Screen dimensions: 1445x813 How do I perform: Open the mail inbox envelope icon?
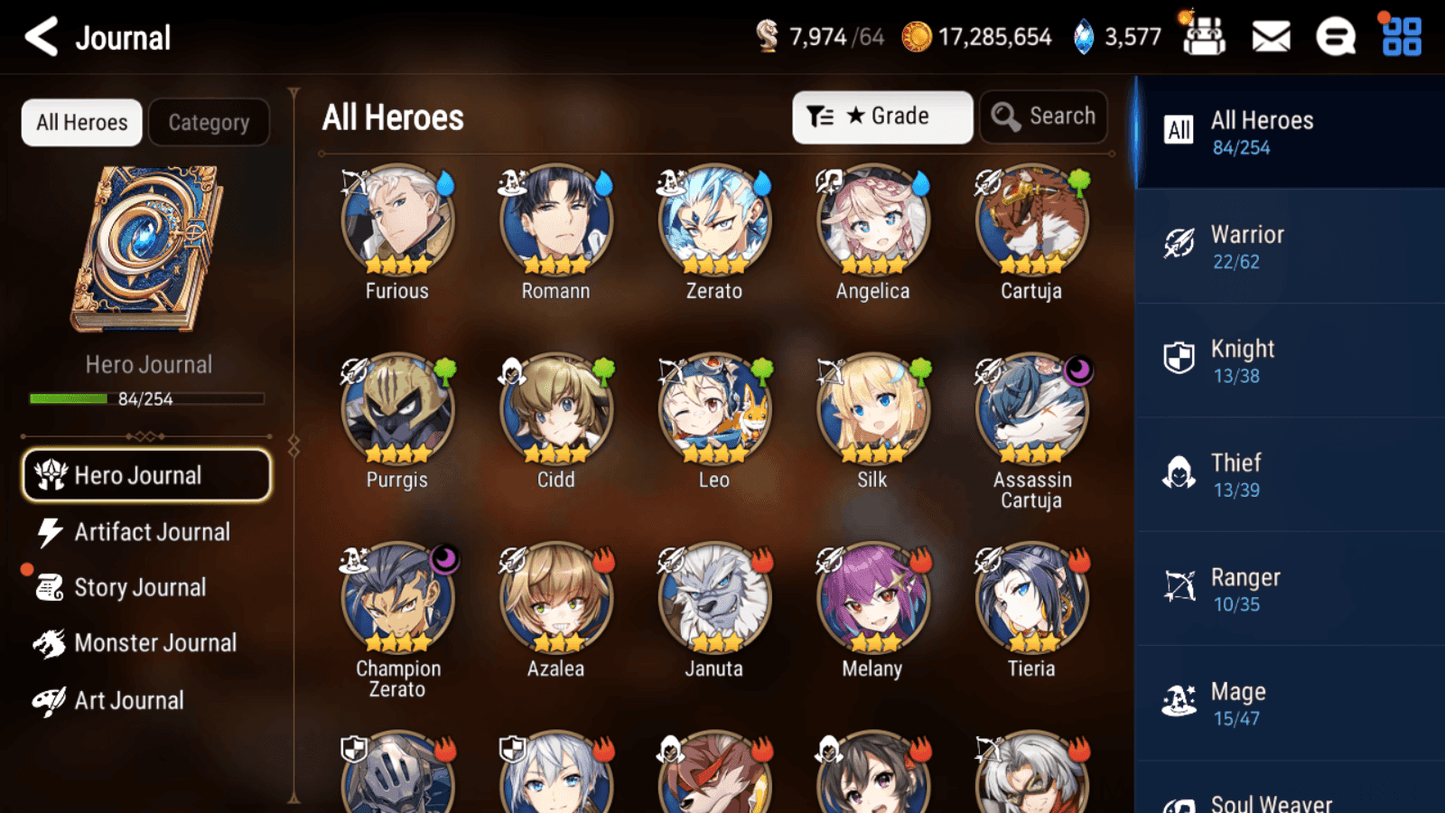(1270, 35)
